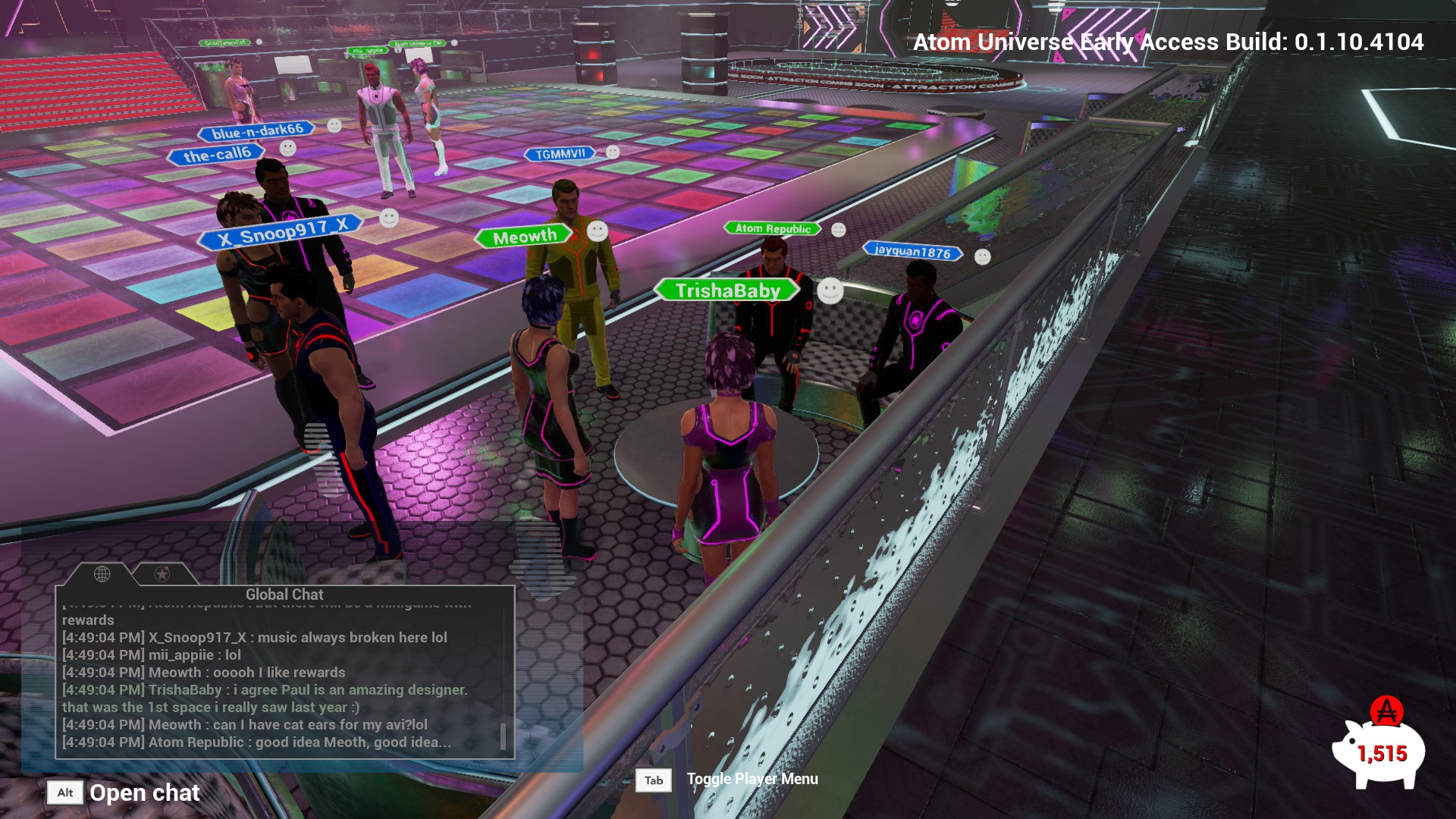Open the star chat tab
The image size is (1456, 819).
click(162, 574)
